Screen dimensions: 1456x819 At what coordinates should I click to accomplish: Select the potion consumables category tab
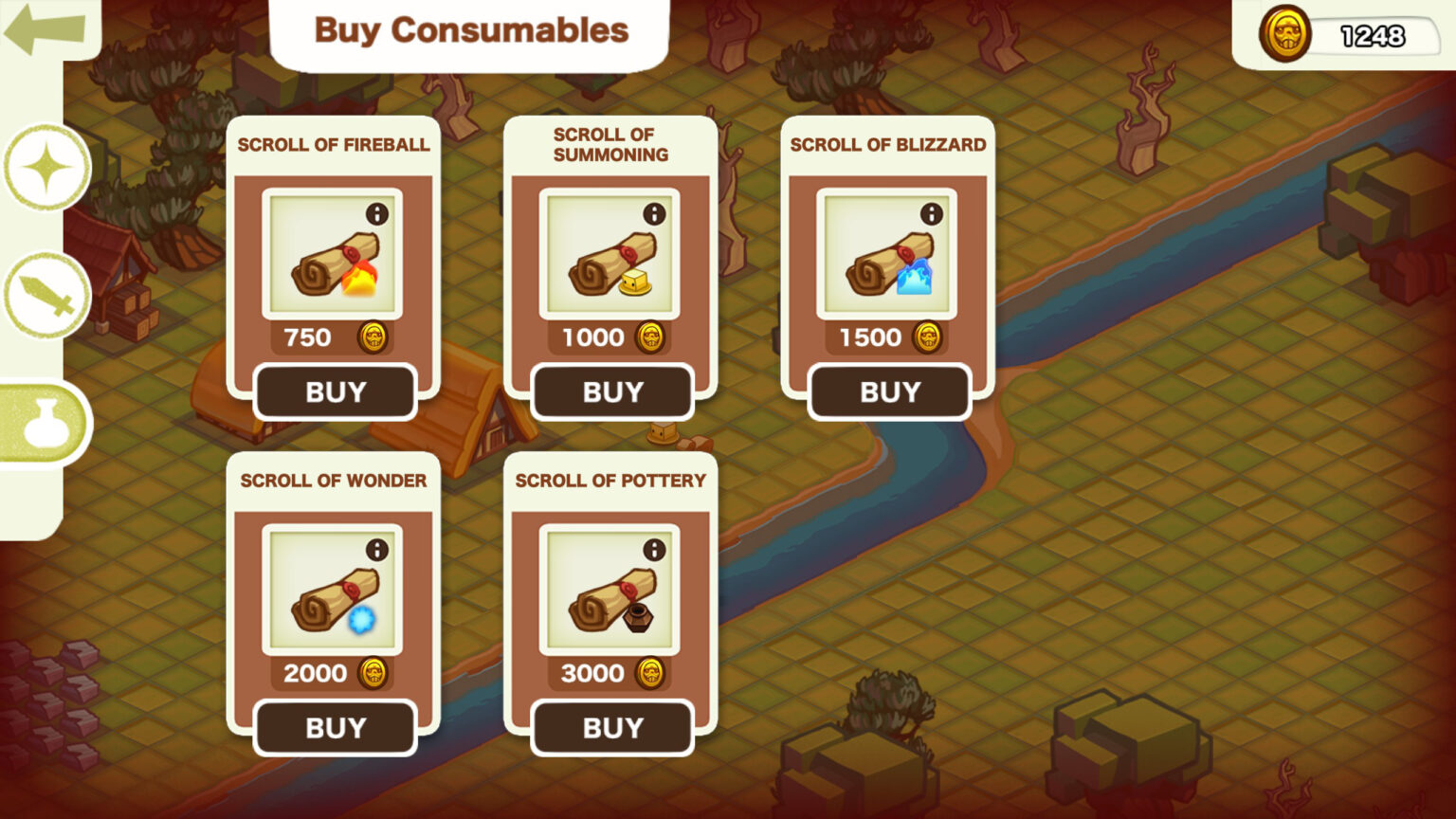pyautogui.click(x=45, y=423)
